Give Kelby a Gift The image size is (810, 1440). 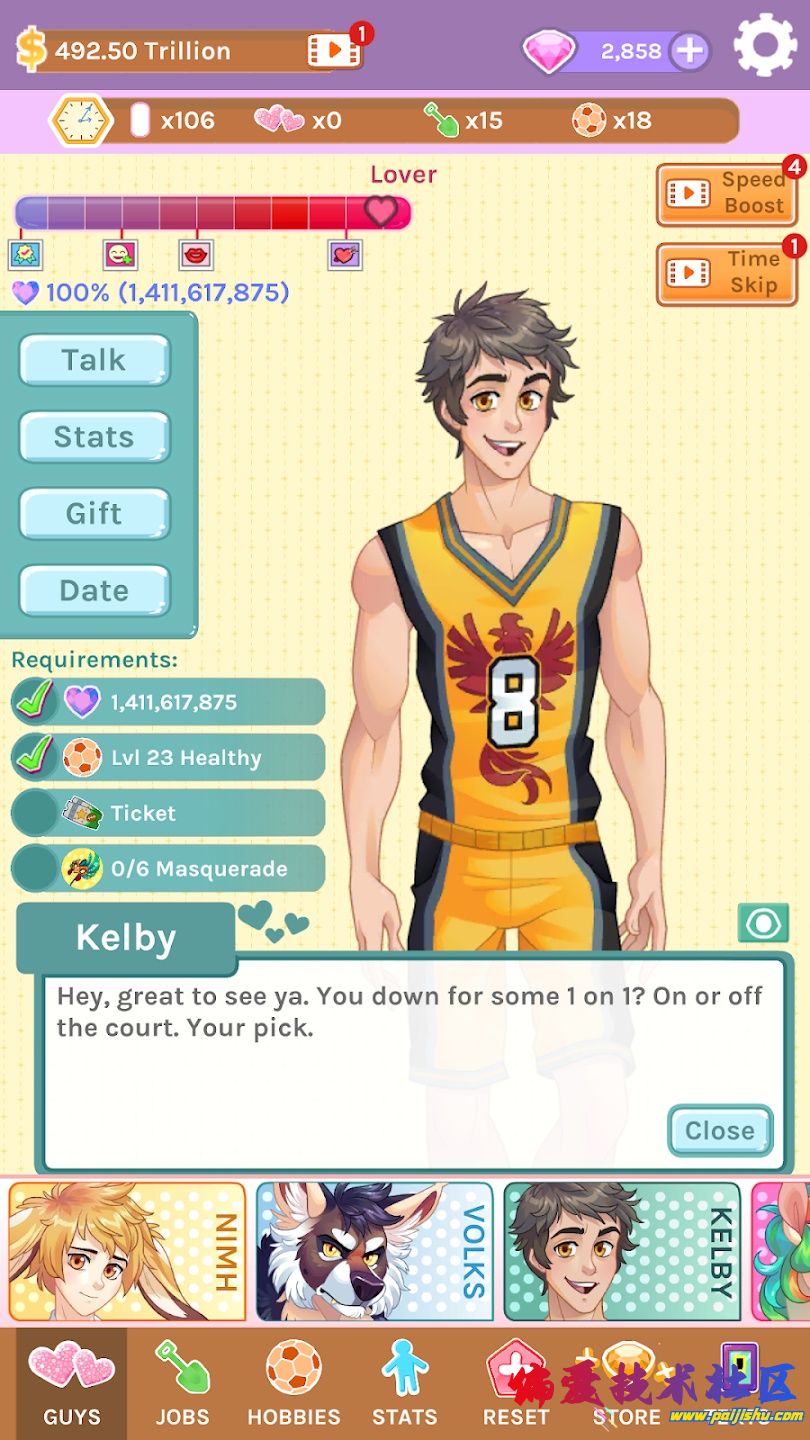point(94,514)
